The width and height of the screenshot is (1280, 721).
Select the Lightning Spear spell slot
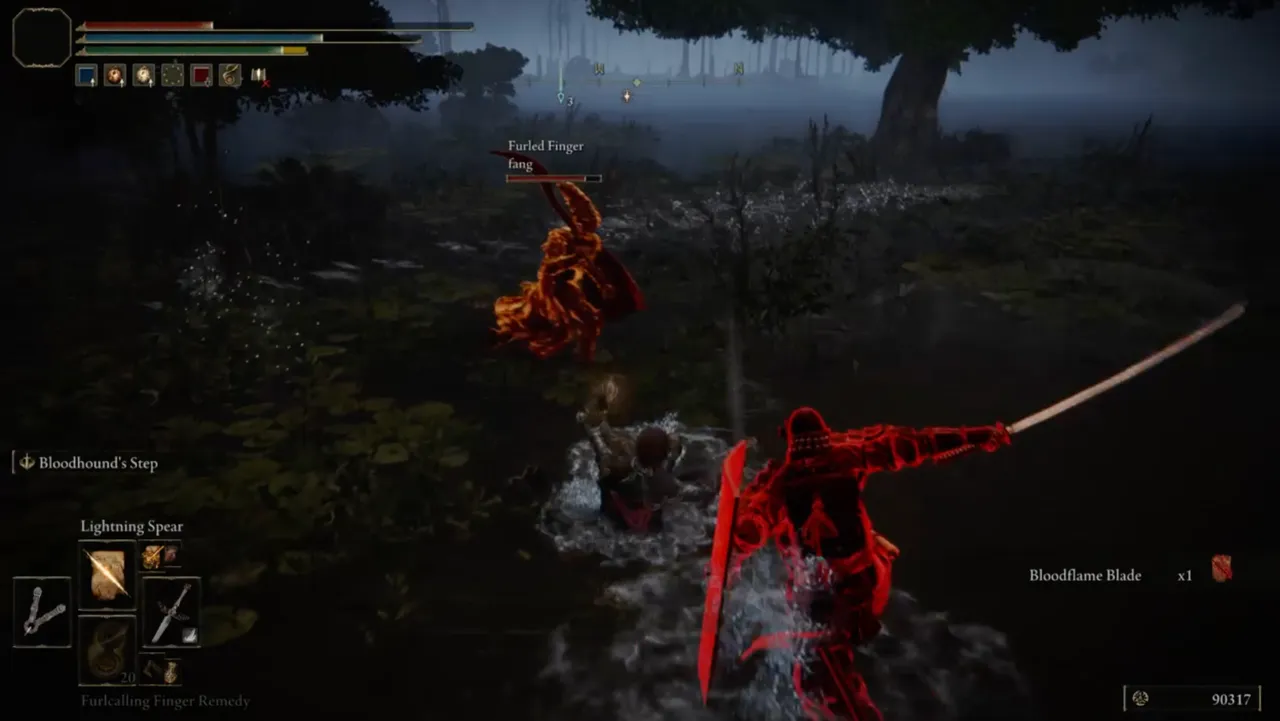107,575
